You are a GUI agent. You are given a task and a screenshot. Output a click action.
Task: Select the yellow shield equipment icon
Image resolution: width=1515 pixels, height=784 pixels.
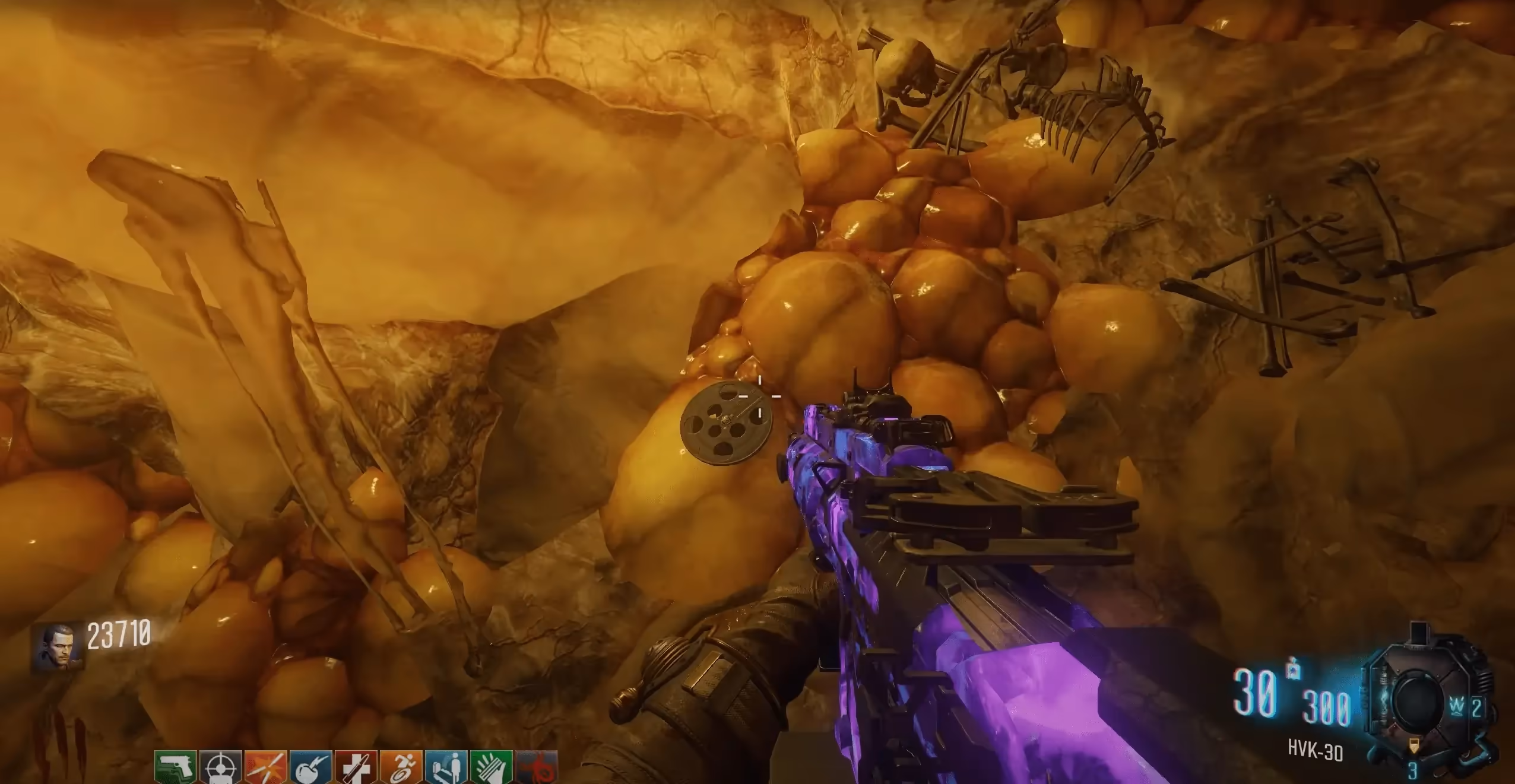point(1415,745)
